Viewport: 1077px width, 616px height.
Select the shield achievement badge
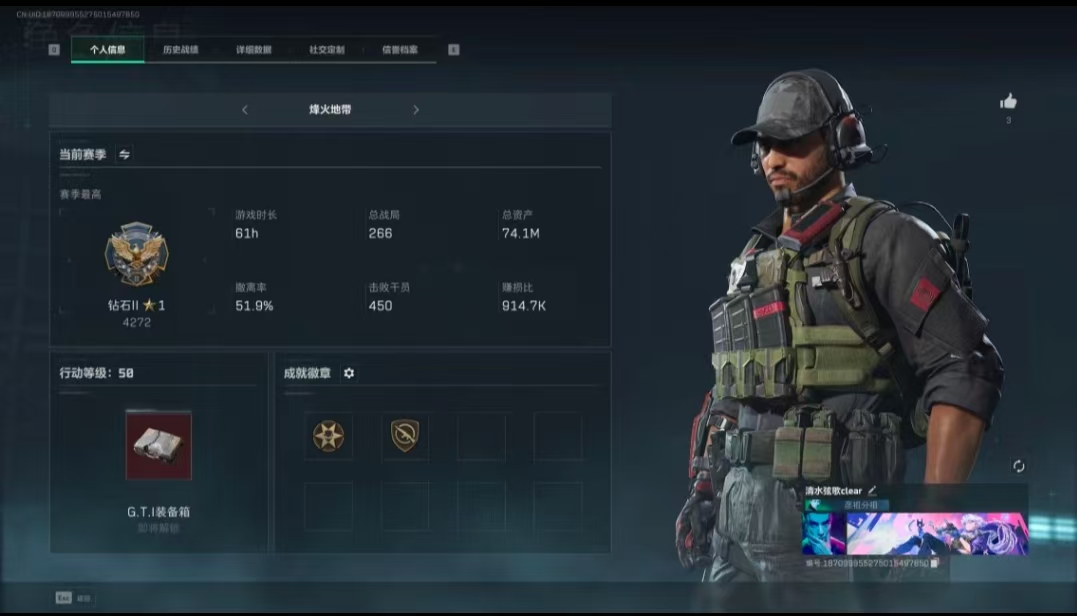(x=405, y=436)
